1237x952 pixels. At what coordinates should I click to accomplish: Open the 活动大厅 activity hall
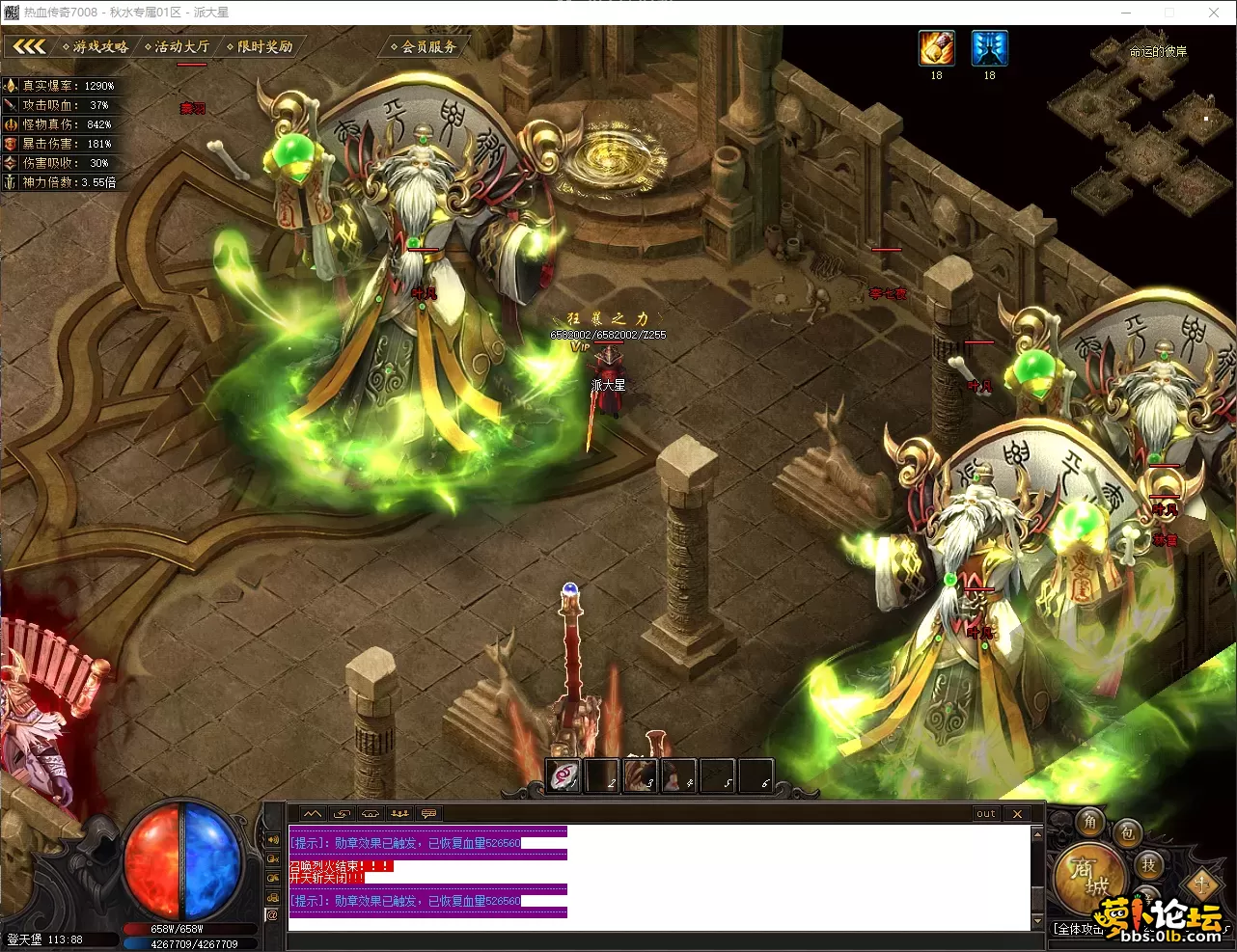click(x=180, y=46)
